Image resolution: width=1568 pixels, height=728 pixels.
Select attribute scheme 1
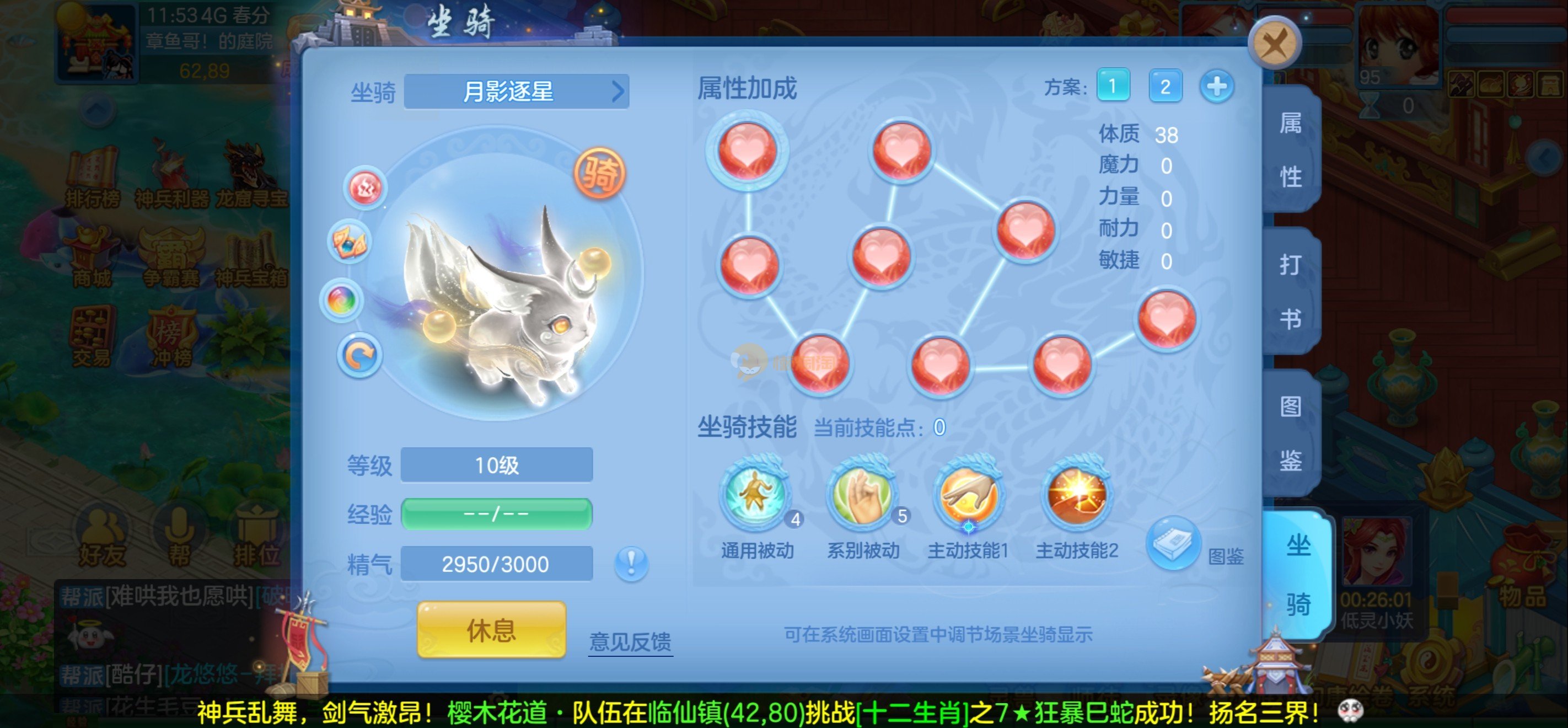tap(1112, 86)
